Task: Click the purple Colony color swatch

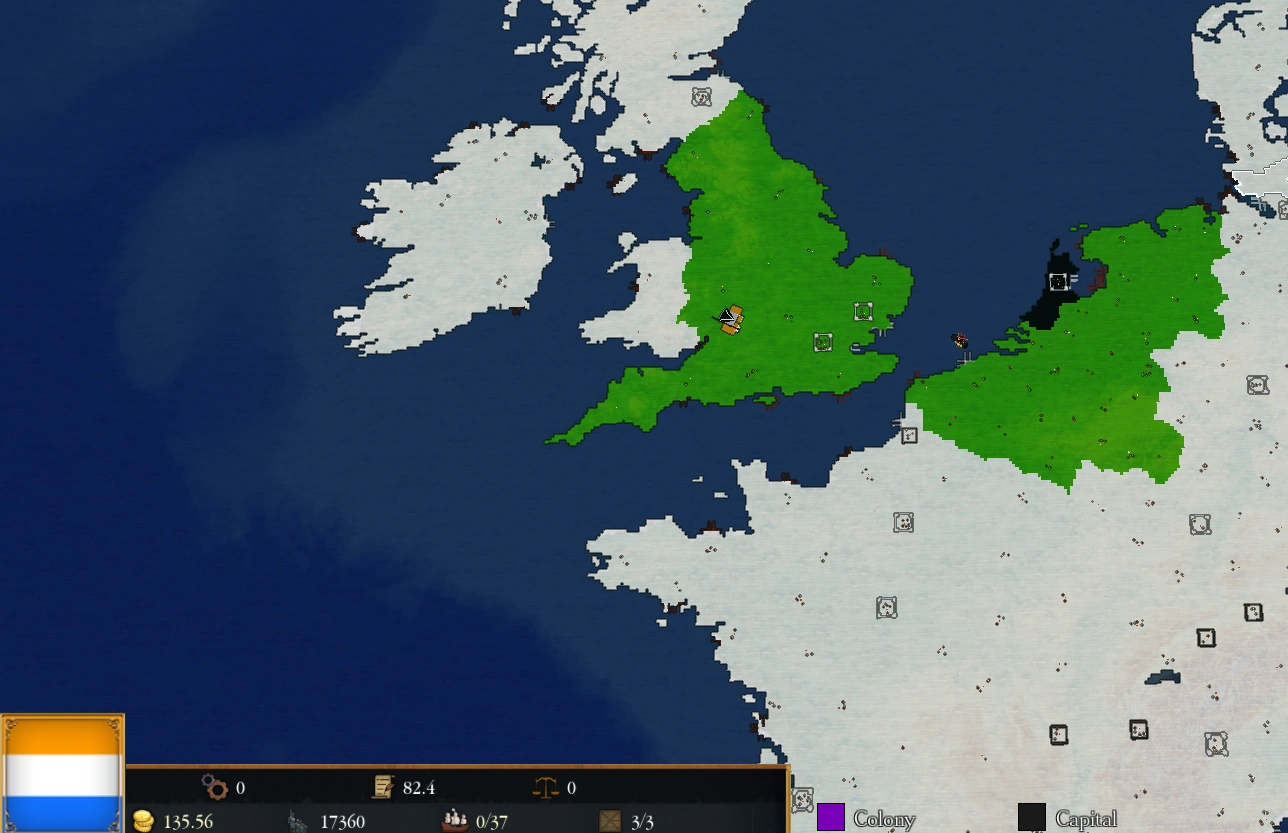Action: click(833, 816)
